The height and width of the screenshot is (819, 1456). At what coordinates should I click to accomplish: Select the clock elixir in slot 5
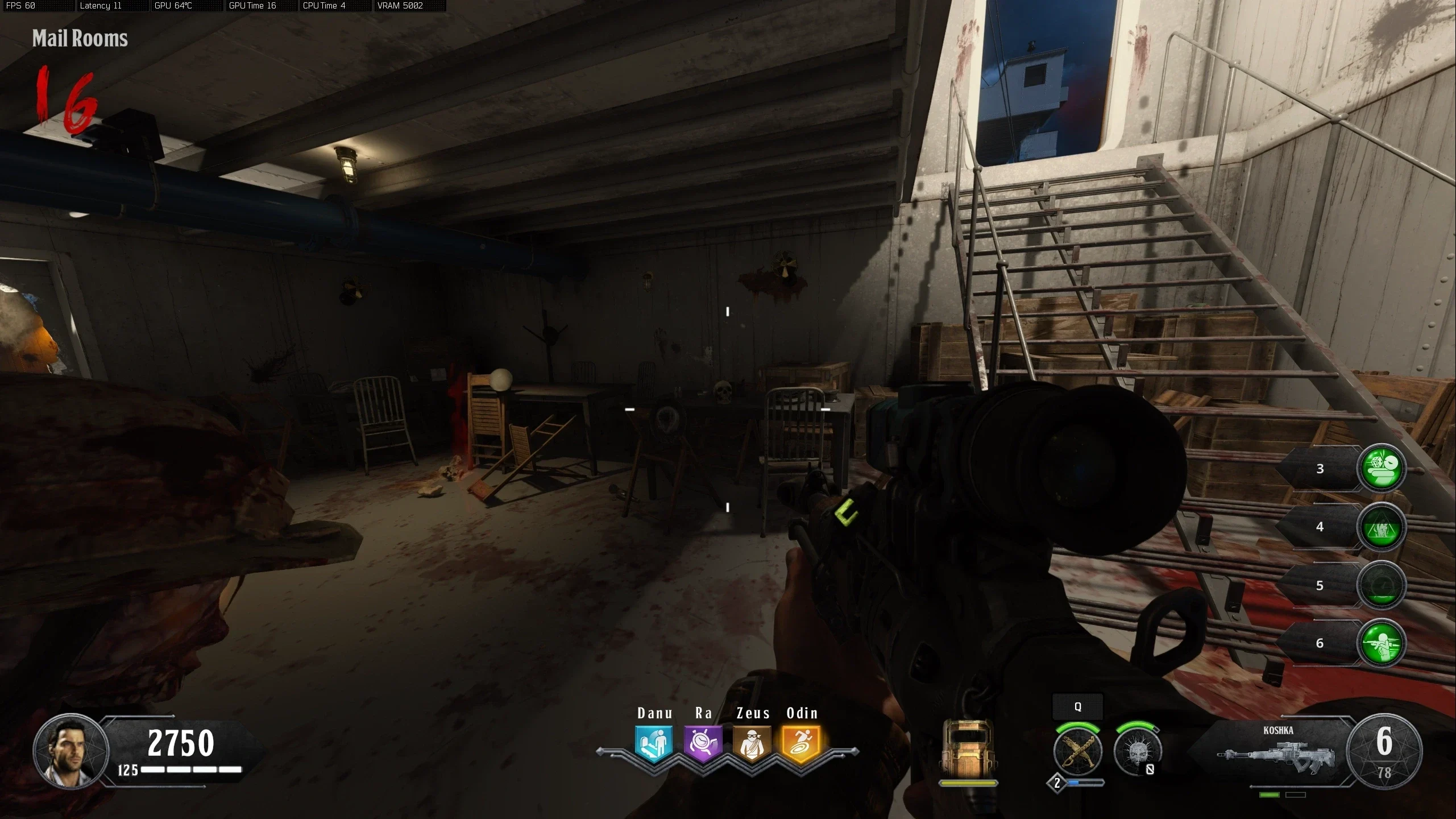[x=1382, y=585]
